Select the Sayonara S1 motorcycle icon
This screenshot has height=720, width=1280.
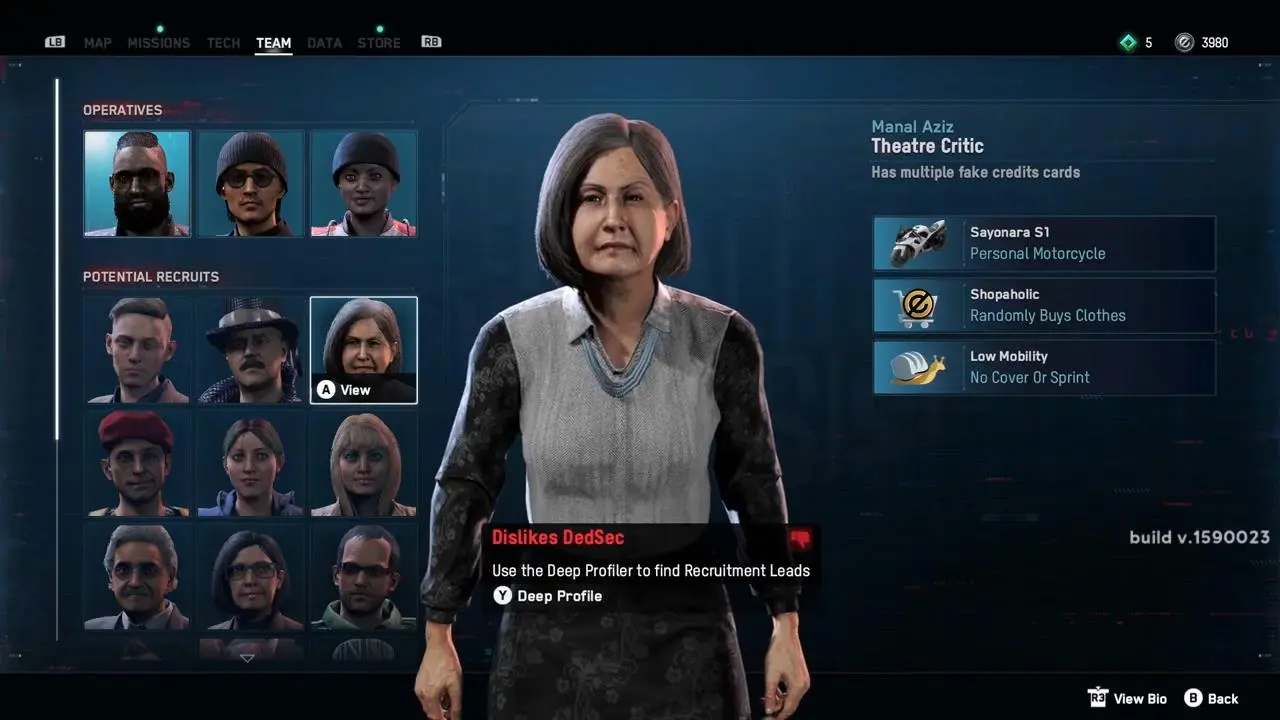tap(917, 242)
